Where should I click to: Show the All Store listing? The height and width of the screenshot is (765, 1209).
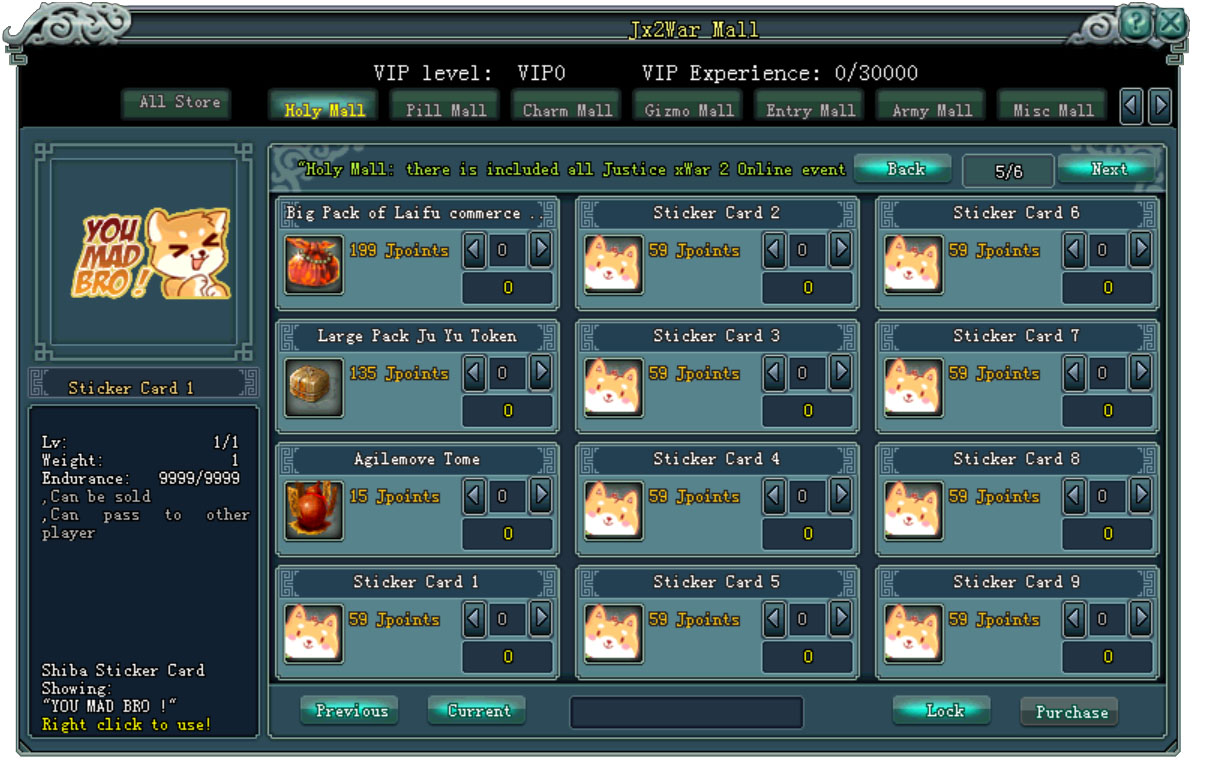[180, 102]
